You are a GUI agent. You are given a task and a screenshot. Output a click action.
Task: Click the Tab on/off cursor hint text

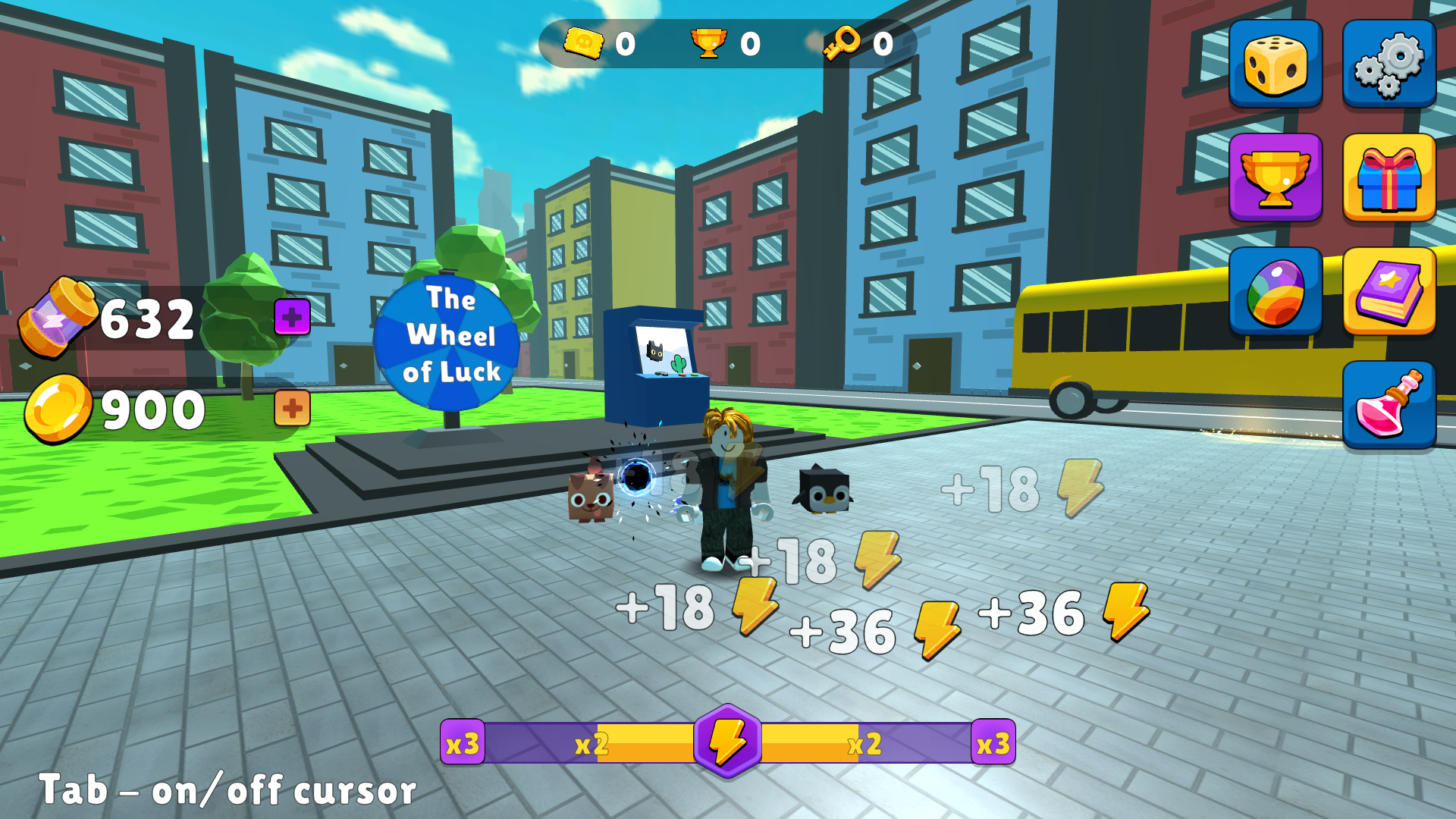227,791
